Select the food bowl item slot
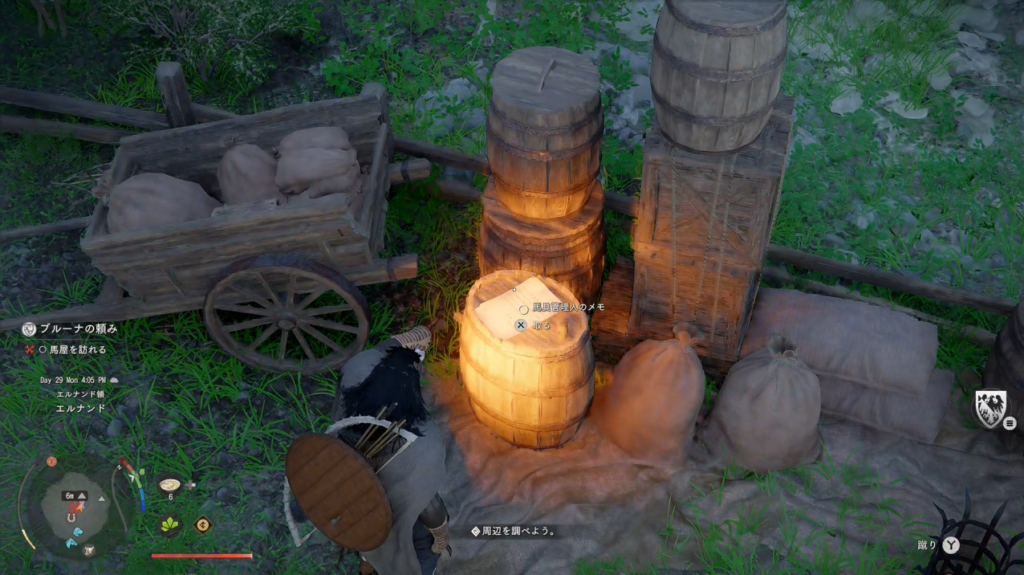1024x575 pixels. (170, 485)
